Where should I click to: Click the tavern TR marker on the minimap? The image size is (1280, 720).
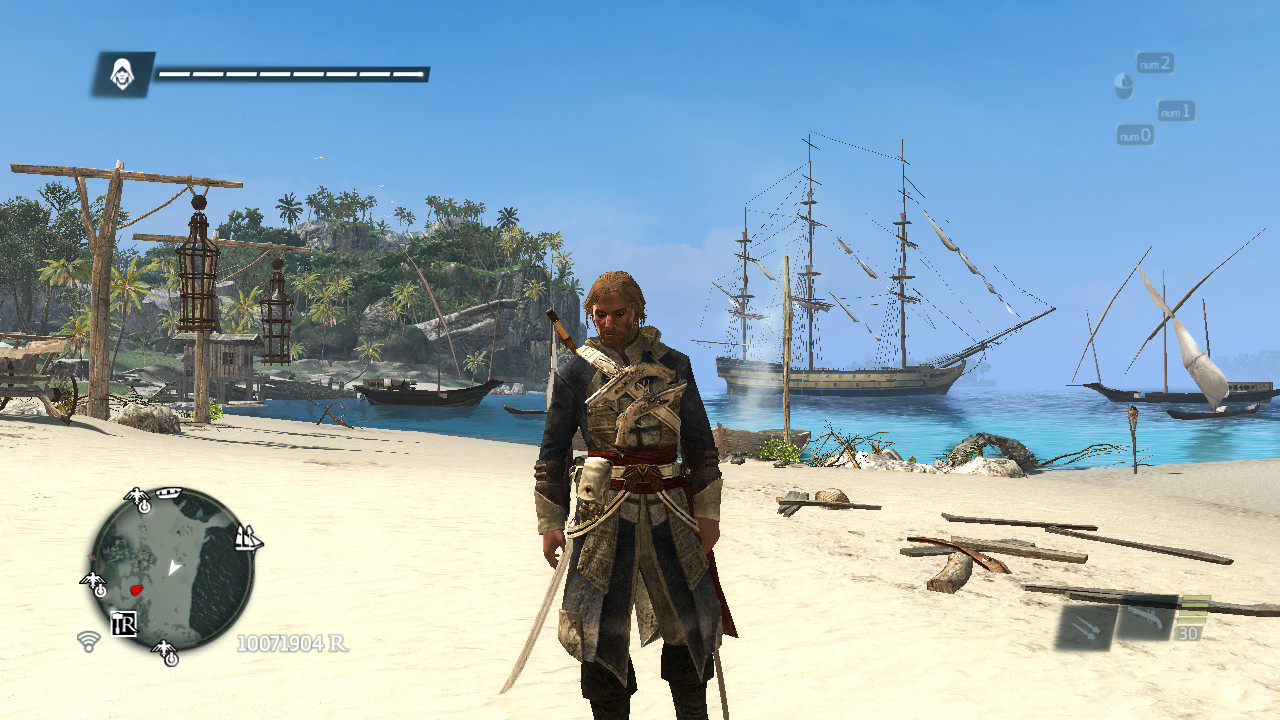coord(125,623)
